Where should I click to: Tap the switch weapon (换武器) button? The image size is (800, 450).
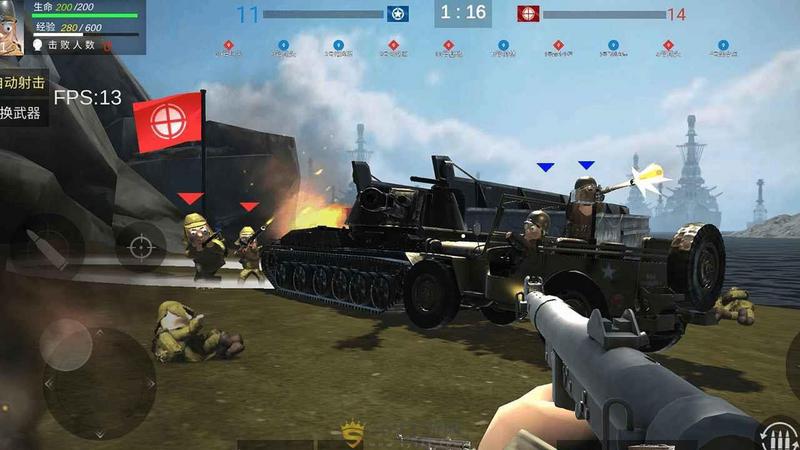click(21, 113)
